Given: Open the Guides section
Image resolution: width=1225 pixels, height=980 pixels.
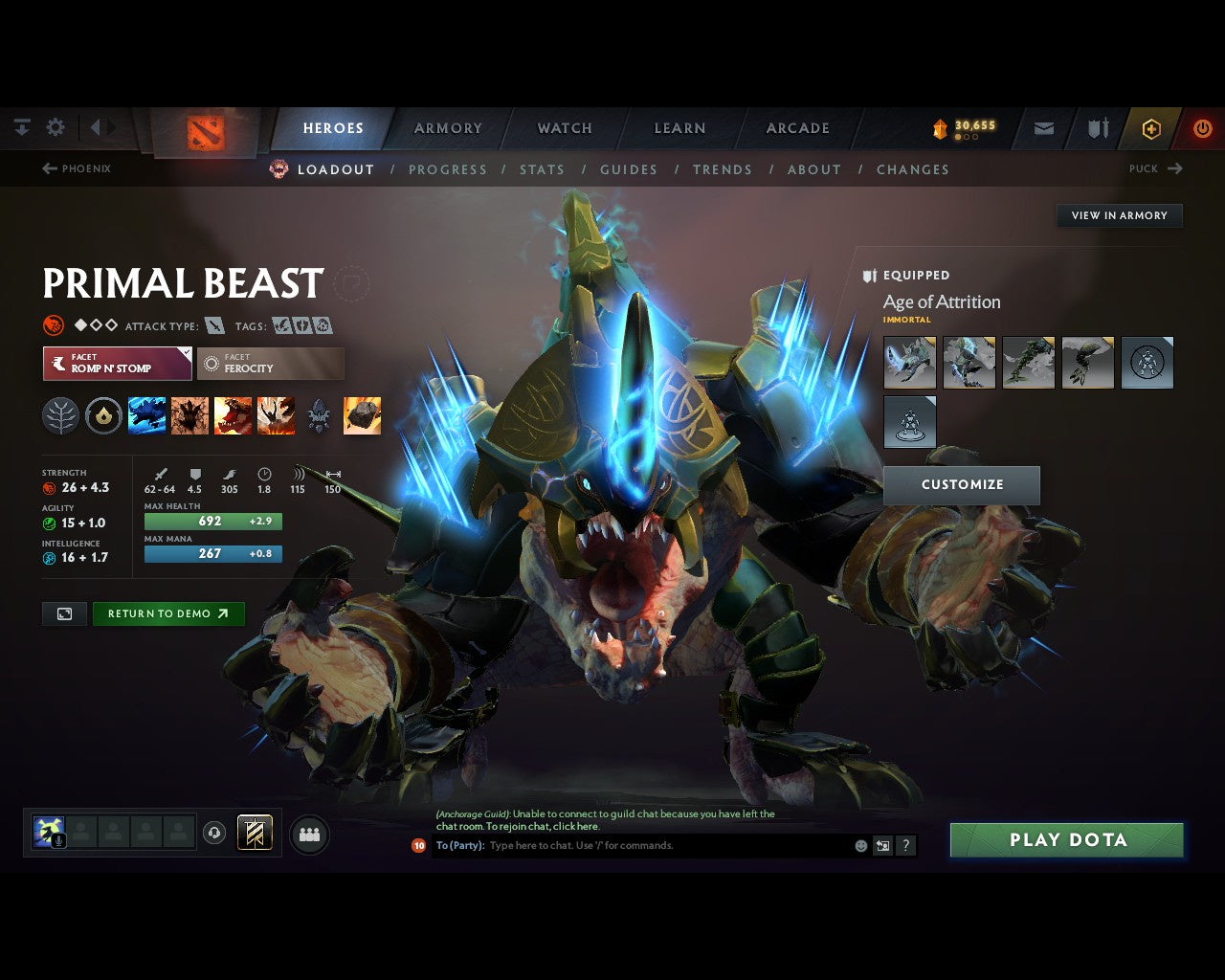Looking at the screenshot, I should click(x=629, y=169).
